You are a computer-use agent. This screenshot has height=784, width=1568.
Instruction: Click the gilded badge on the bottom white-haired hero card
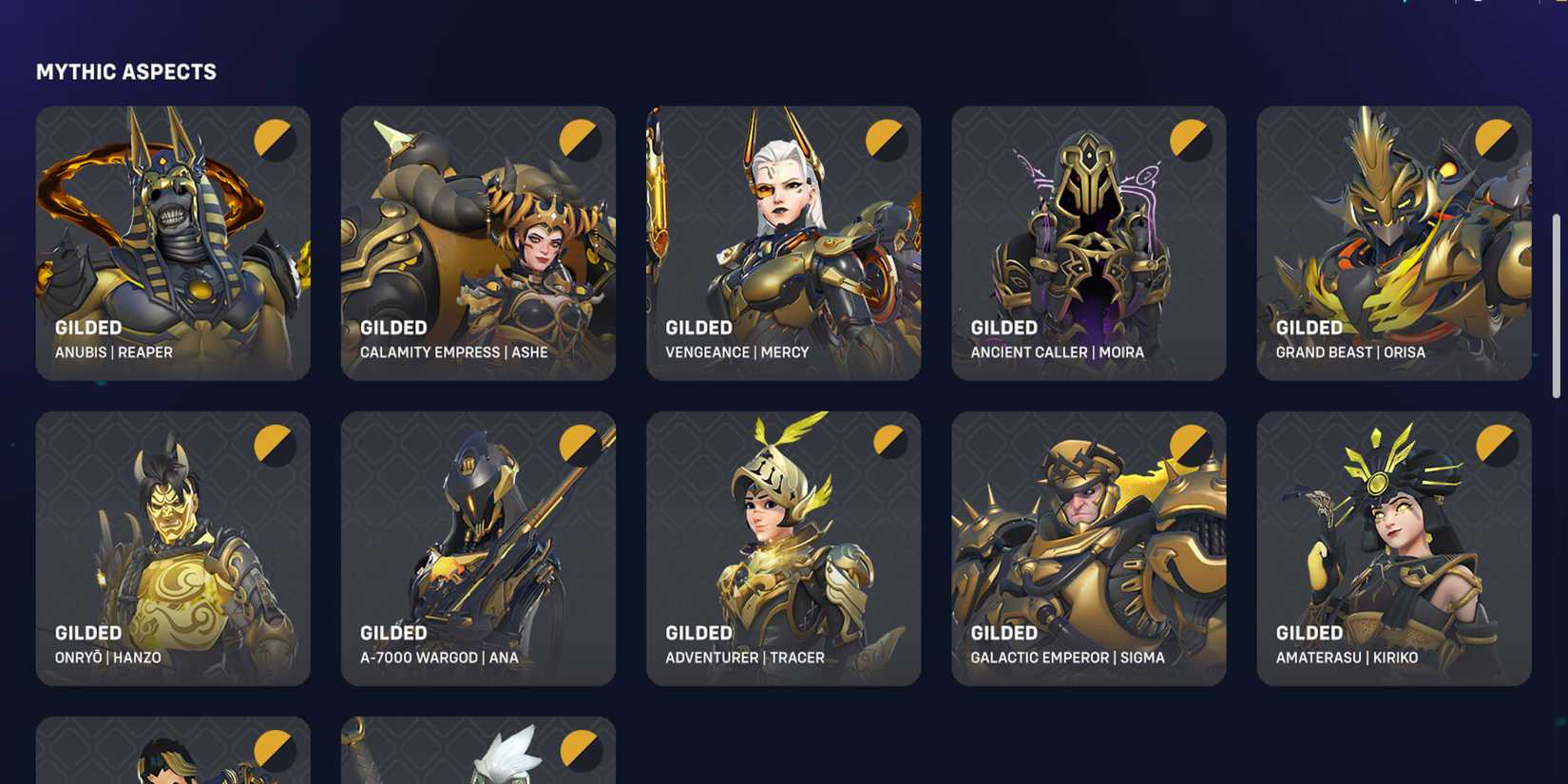coord(581,749)
